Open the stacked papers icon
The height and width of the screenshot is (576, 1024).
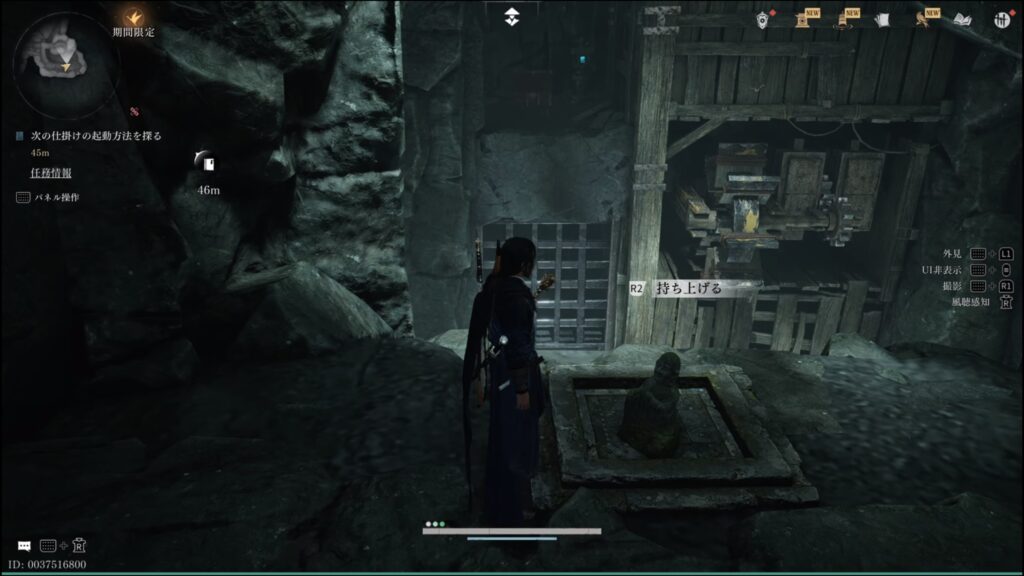[x=882, y=19]
